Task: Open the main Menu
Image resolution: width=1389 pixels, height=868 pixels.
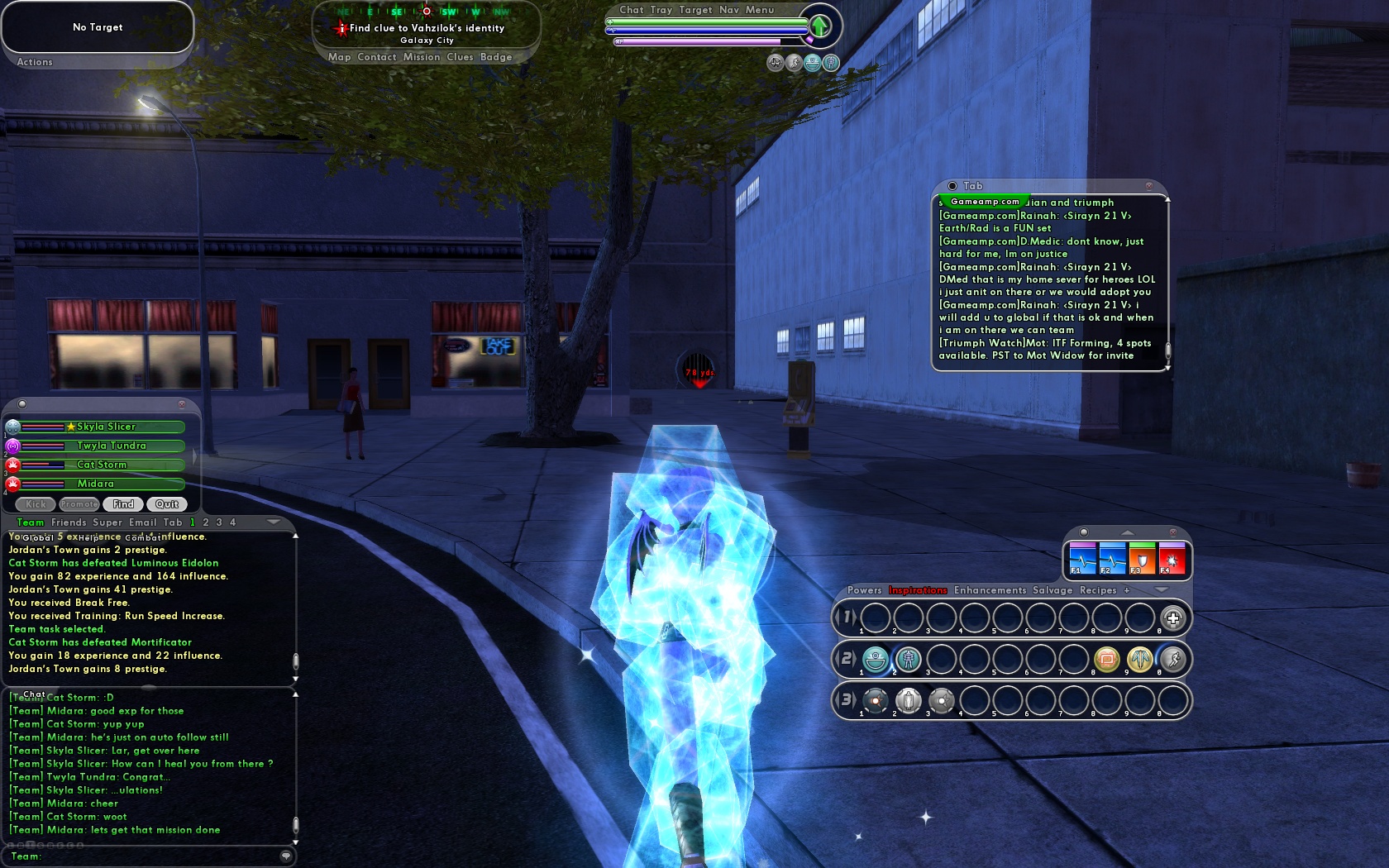Action: tap(760, 10)
